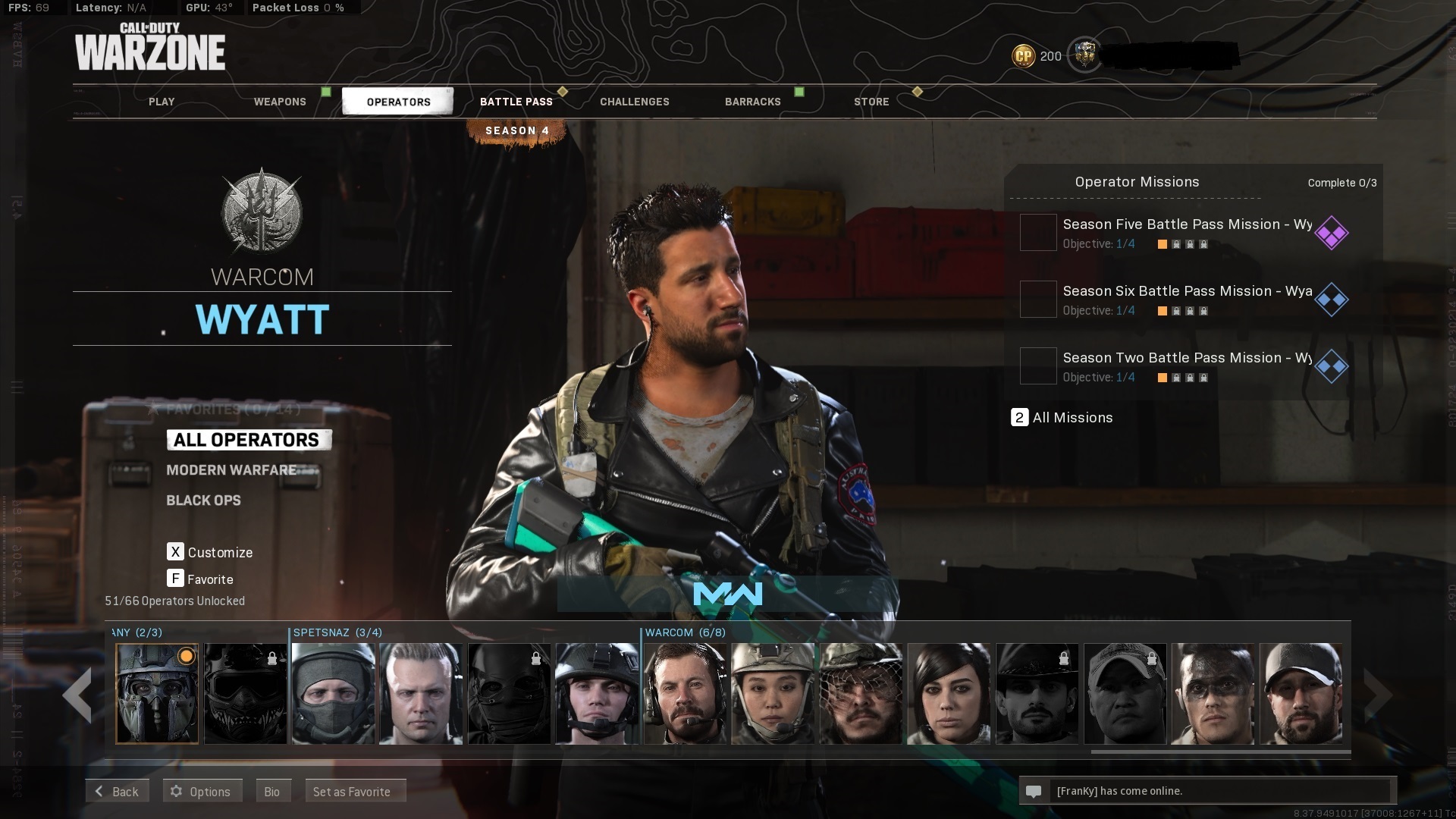Screen dimensions: 1456x819
Task: Click the Back button
Action: 117,791
